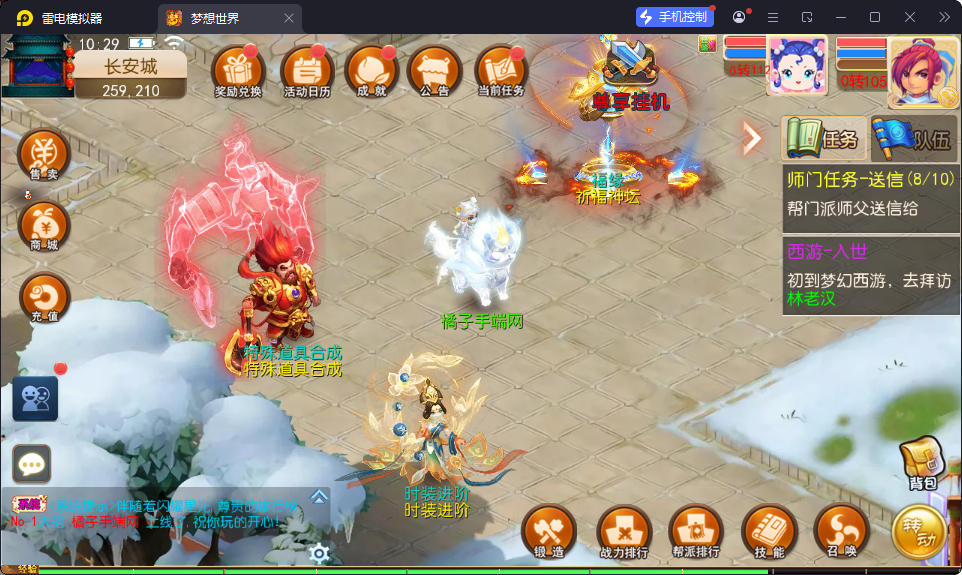The height and width of the screenshot is (575, 962).
Task: Open the 商城 shop icon
Action: [44, 226]
